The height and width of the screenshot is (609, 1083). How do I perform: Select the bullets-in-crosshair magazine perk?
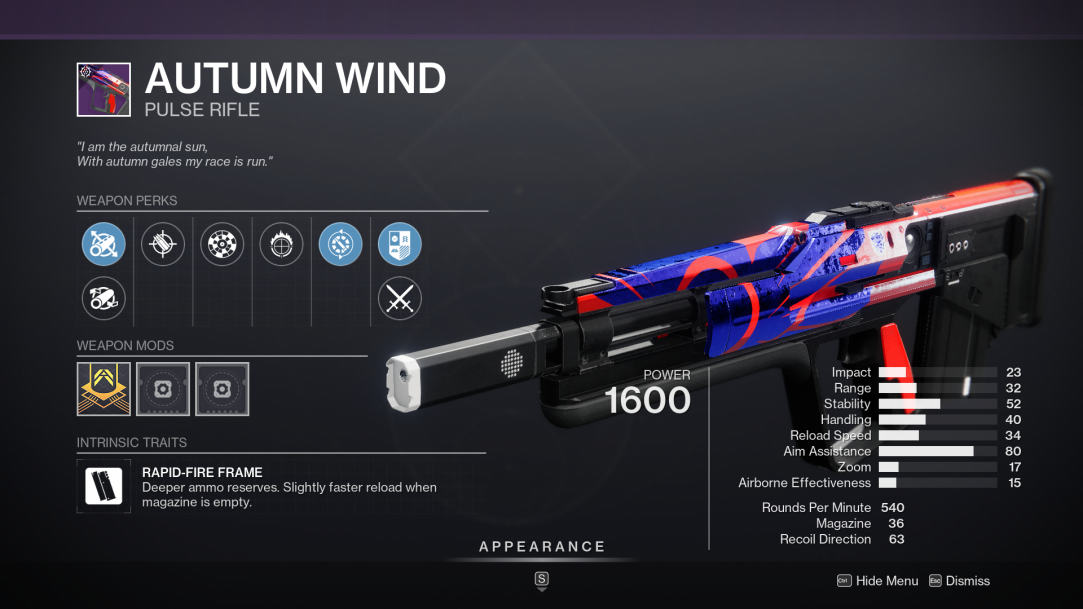[163, 244]
